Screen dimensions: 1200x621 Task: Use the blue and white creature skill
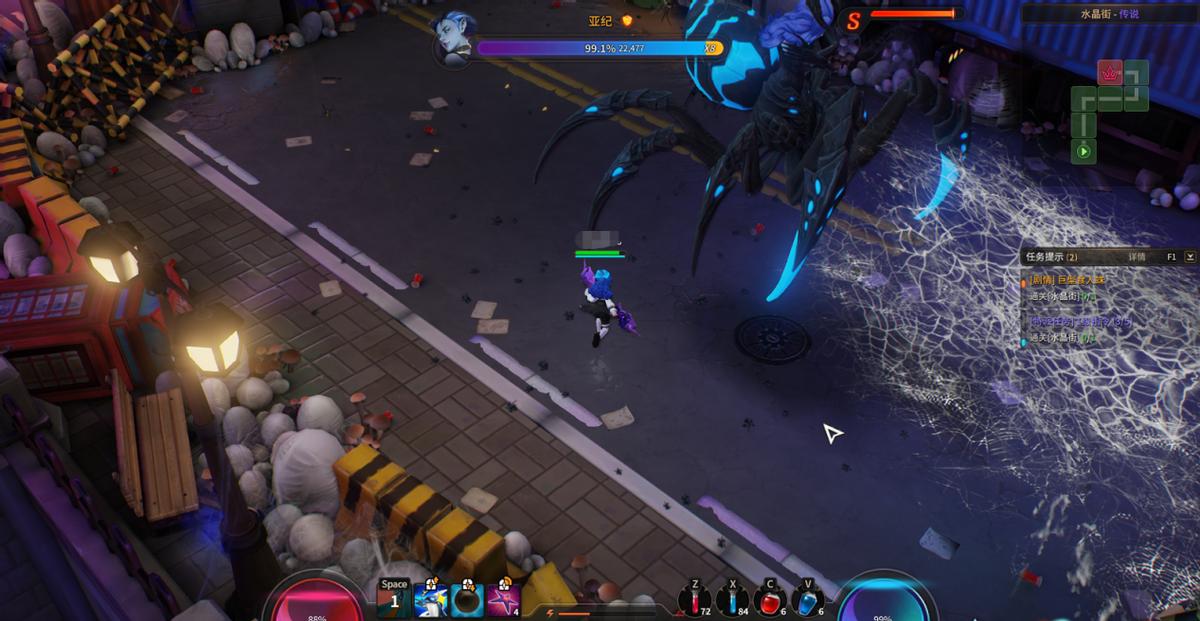(x=430, y=600)
